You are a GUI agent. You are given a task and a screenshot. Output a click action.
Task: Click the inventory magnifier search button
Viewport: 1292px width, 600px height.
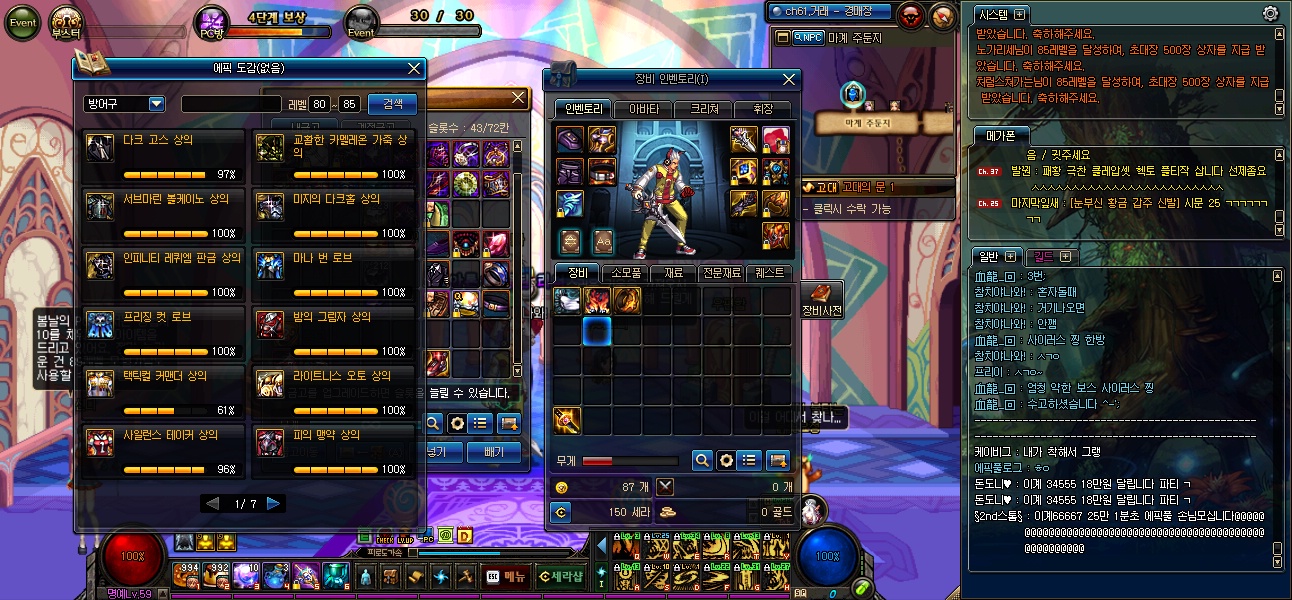tap(703, 460)
